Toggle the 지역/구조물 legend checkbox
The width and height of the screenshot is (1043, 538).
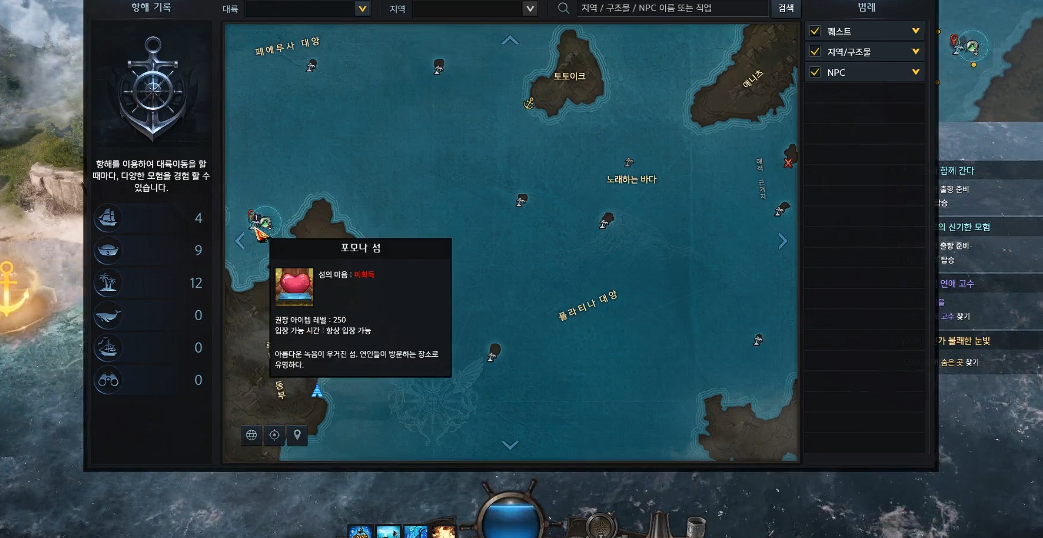pos(815,52)
